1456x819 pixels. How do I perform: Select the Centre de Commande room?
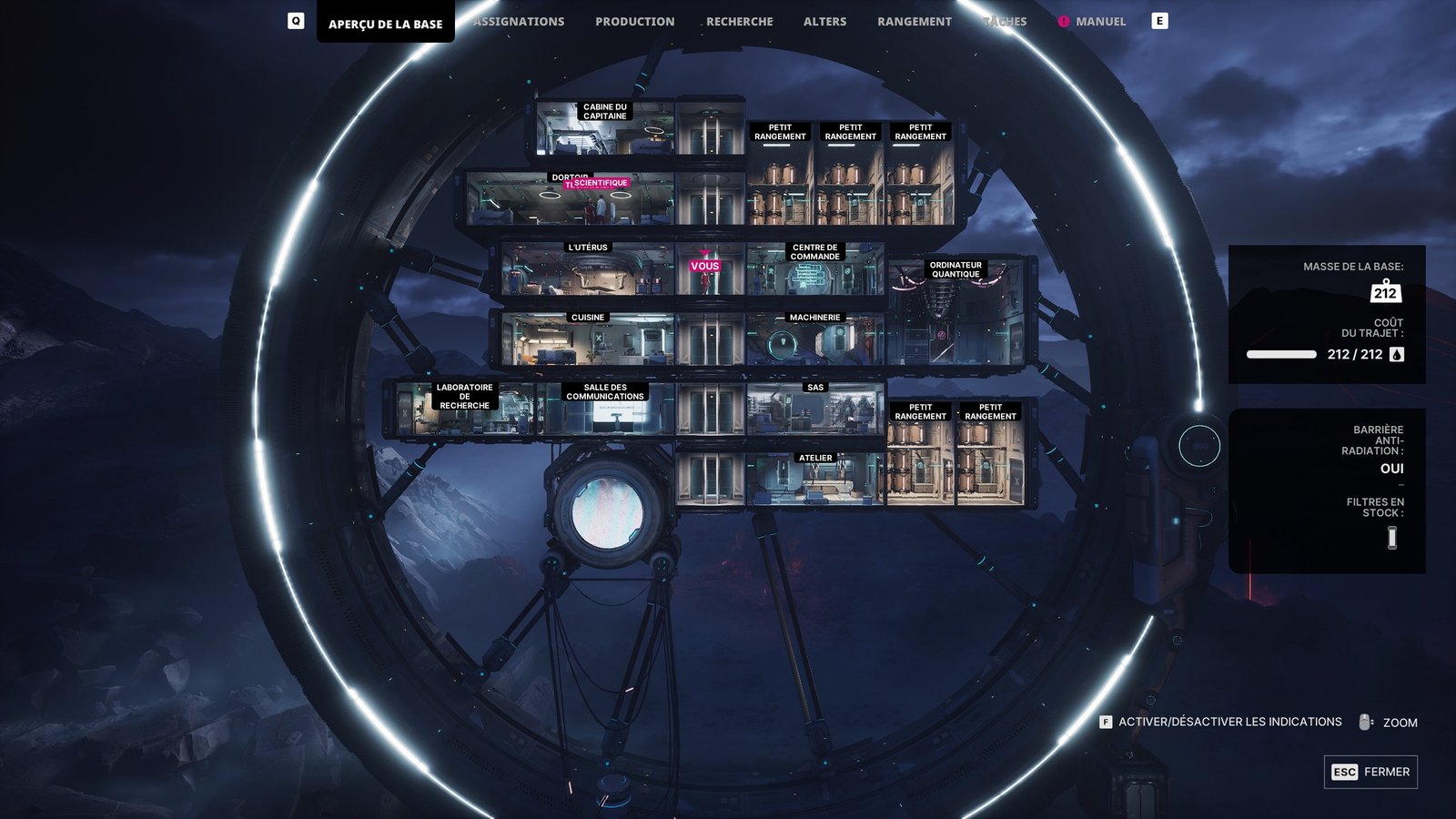click(814, 271)
